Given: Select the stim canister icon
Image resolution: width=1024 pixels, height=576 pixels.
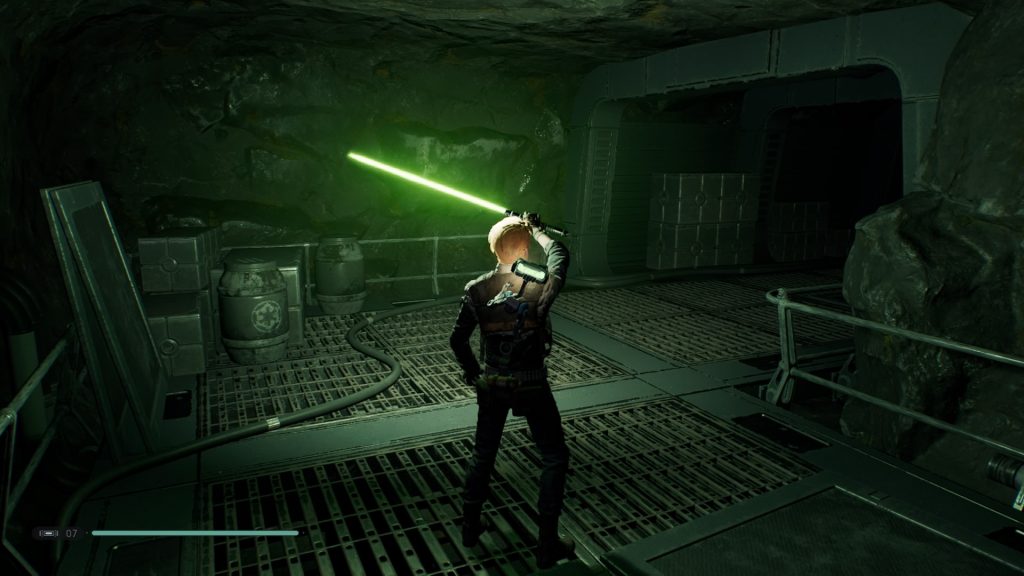Looking at the screenshot, I should [48, 533].
